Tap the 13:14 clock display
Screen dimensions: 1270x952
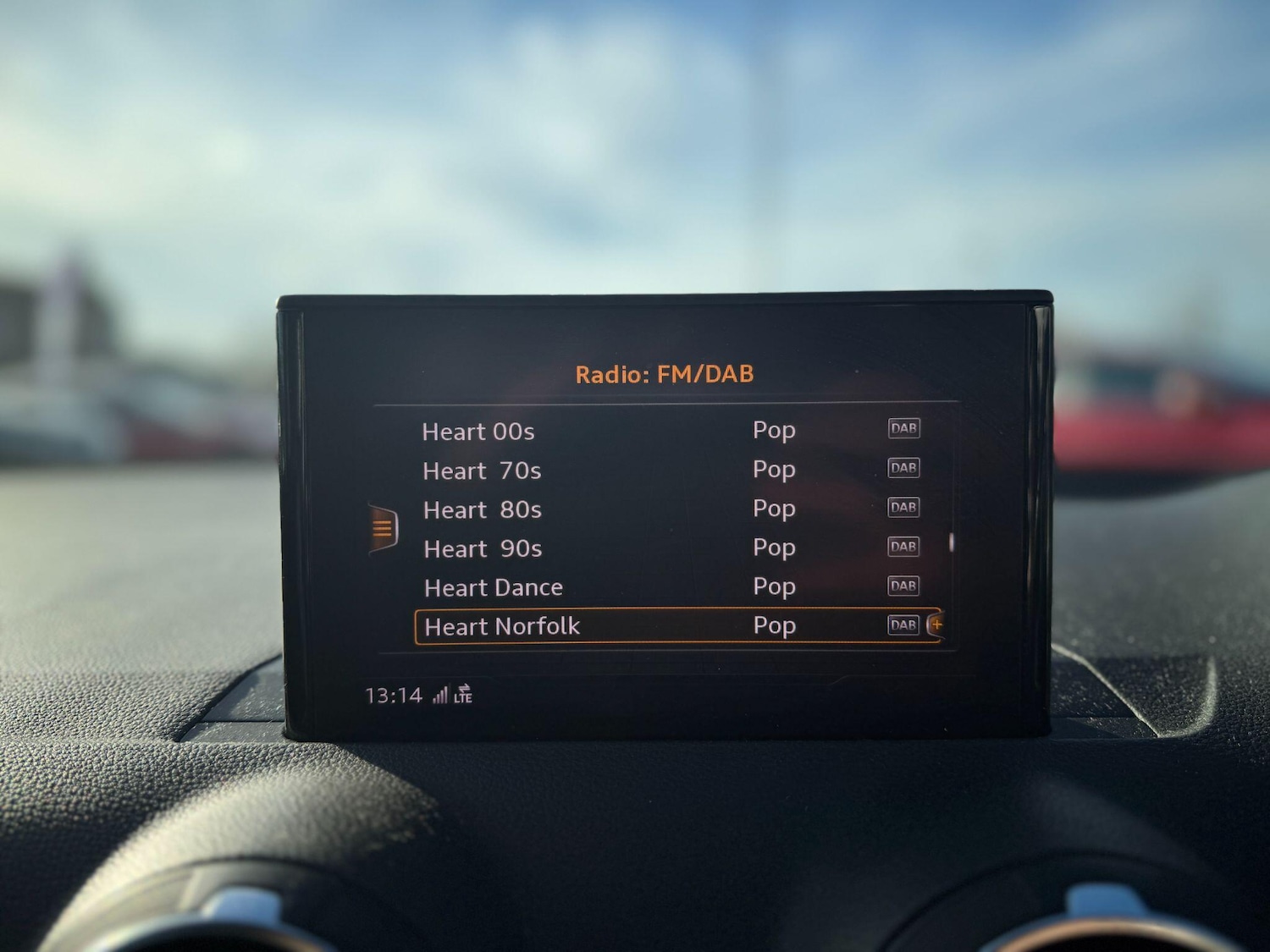tap(394, 694)
